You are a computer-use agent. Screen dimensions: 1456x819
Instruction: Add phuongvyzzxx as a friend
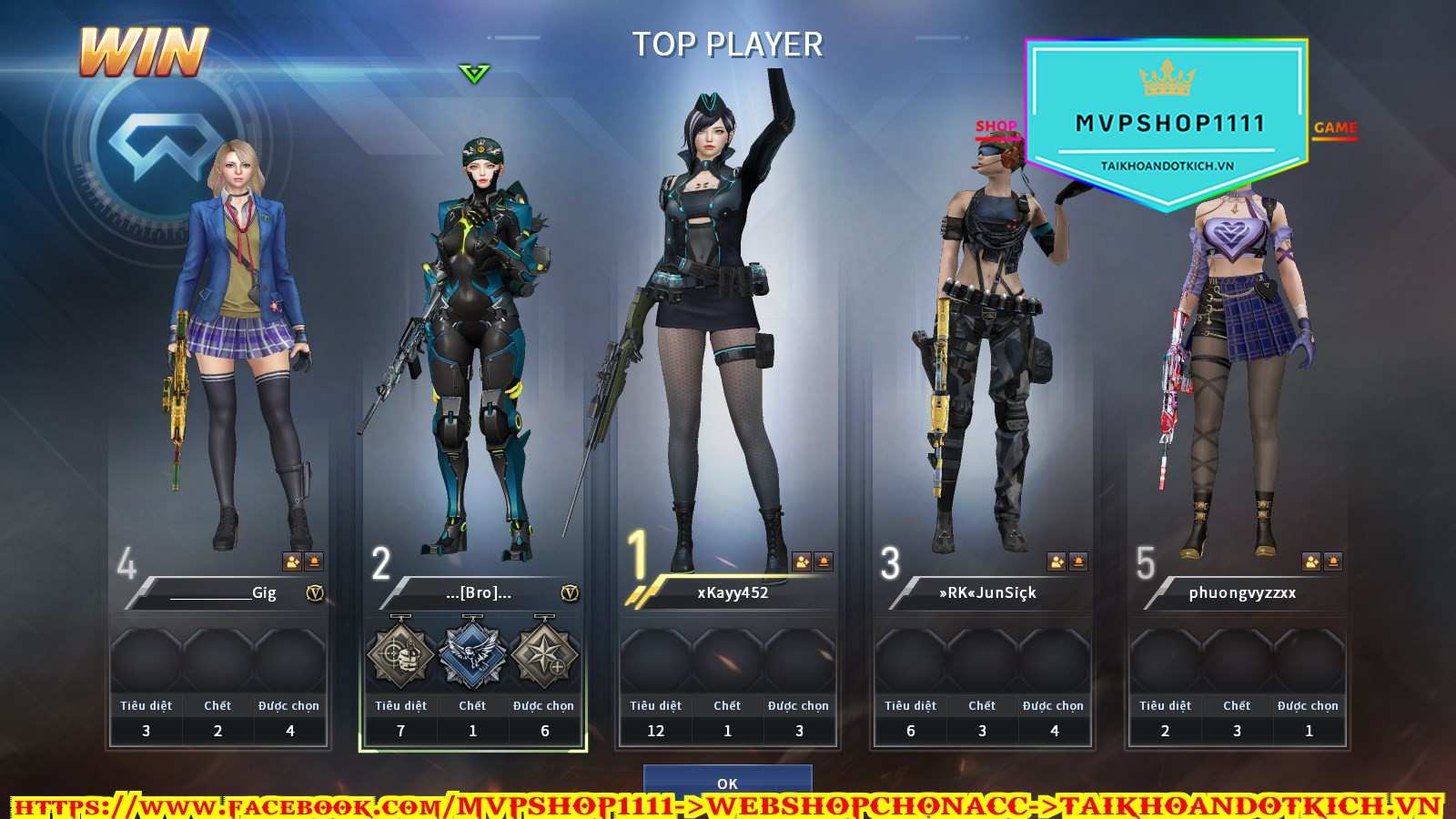1311,561
